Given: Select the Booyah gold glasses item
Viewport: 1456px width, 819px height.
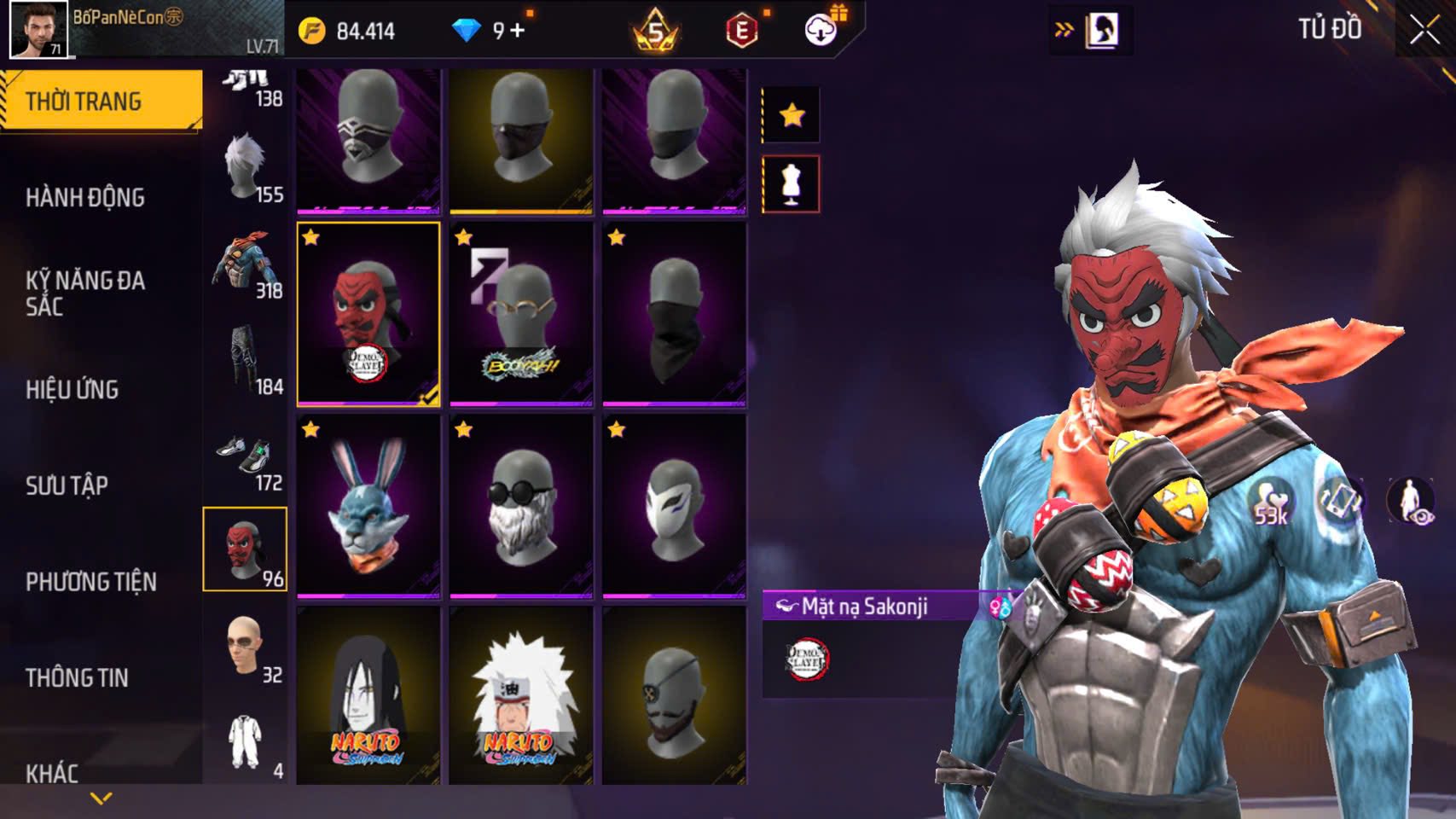Looking at the screenshot, I should (521, 314).
